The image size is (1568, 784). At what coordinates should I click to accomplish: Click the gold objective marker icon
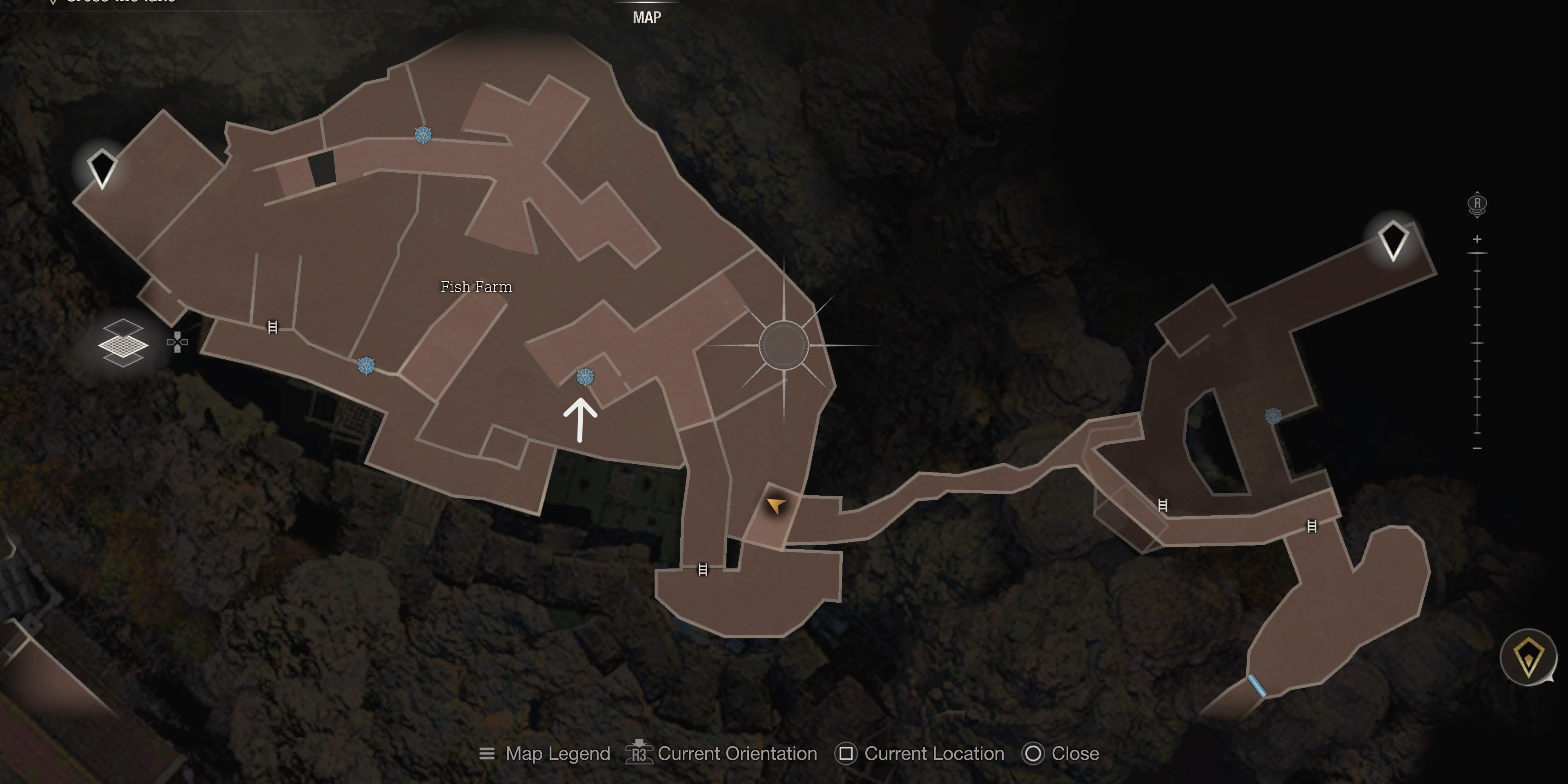point(1528,657)
